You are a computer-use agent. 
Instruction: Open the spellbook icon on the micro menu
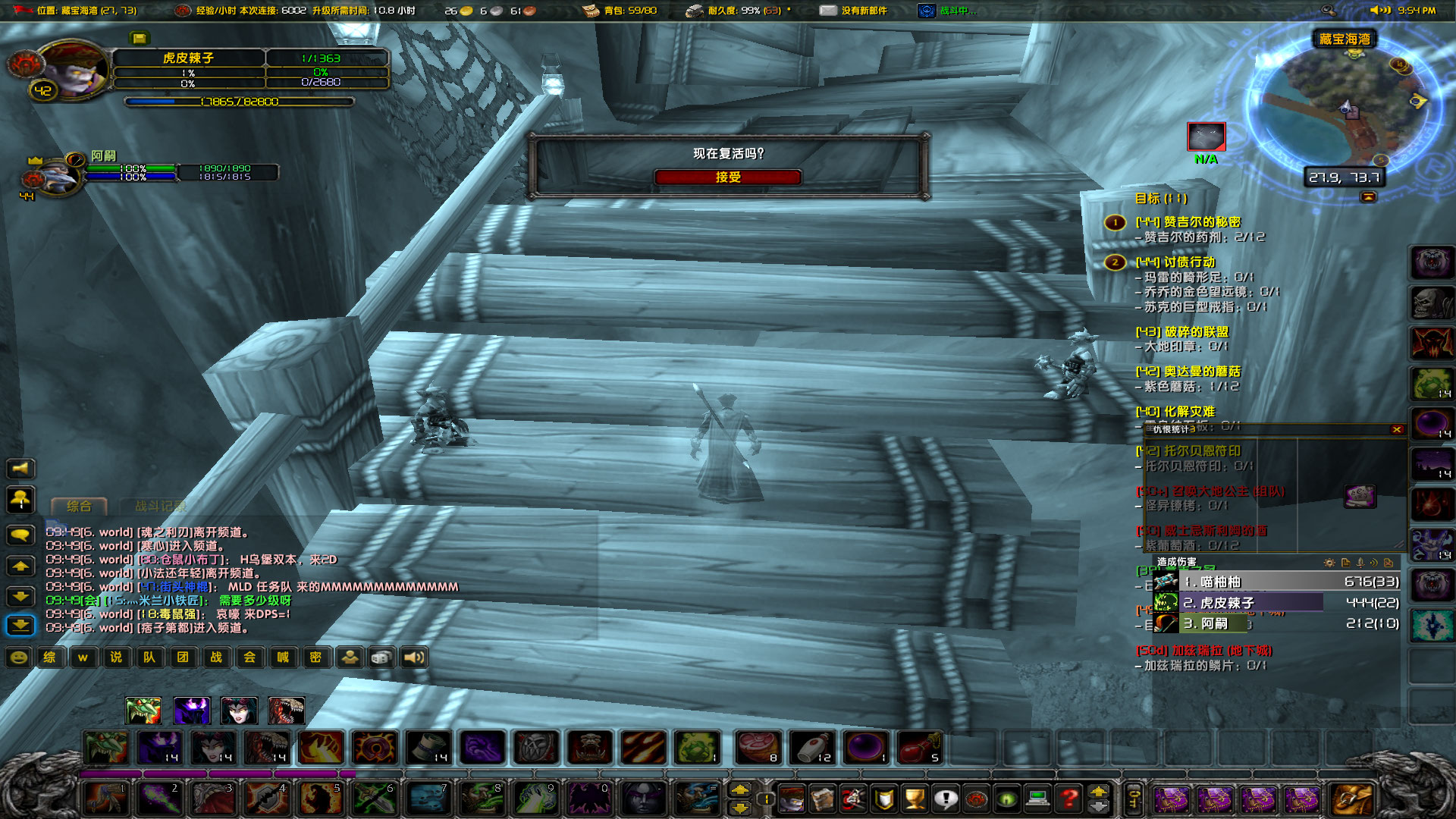coord(824,797)
